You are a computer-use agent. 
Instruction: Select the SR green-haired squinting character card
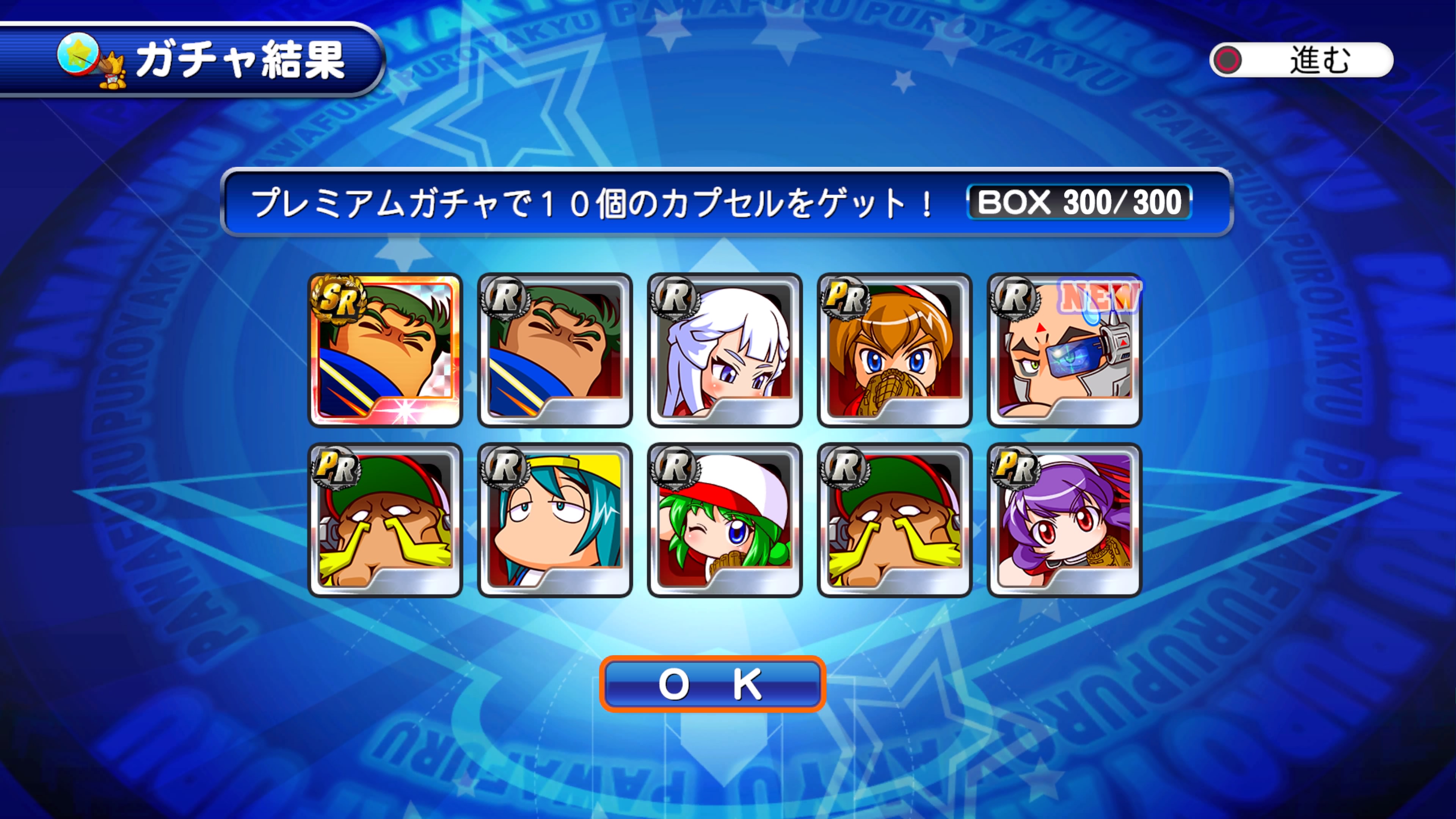click(386, 350)
